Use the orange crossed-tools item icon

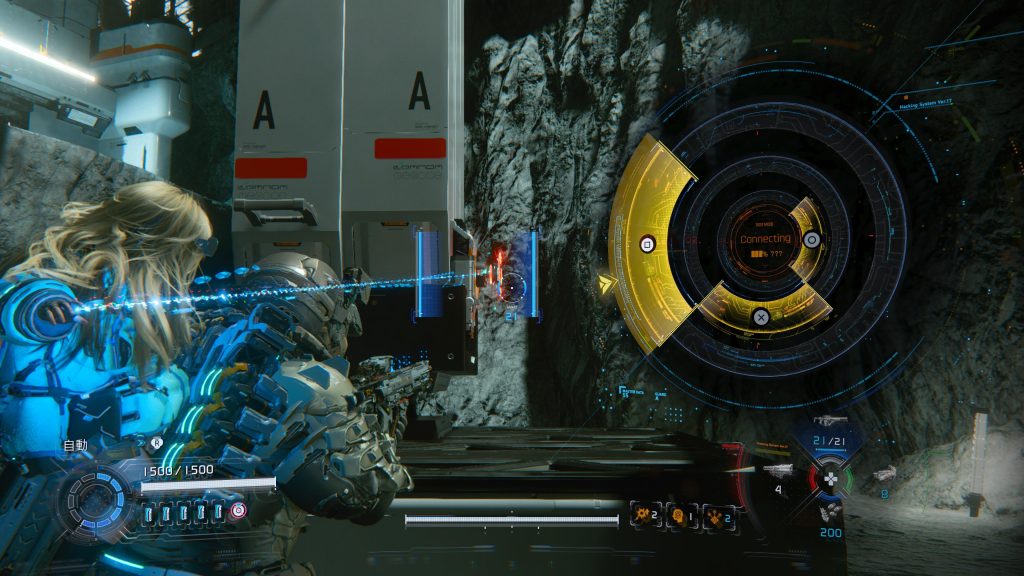tap(716, 516)
